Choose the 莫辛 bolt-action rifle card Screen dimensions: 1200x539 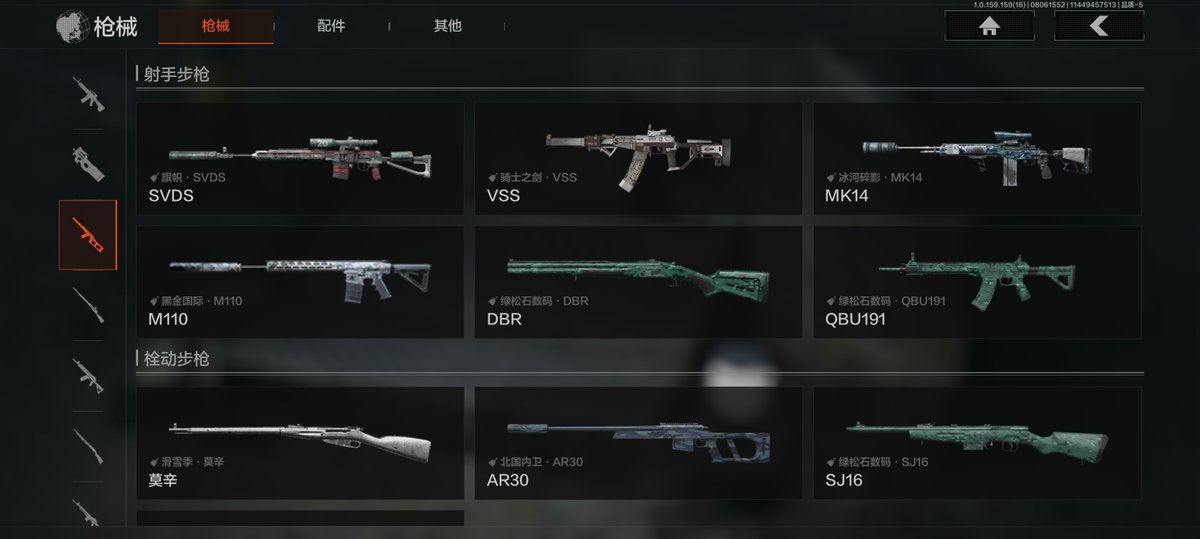point(300,443)
